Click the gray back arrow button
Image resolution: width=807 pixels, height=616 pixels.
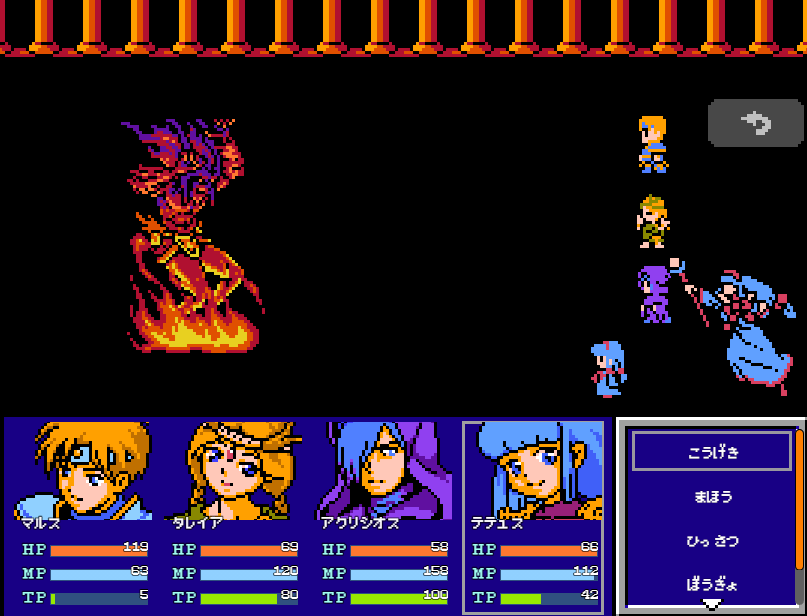[x=755, y=124]
